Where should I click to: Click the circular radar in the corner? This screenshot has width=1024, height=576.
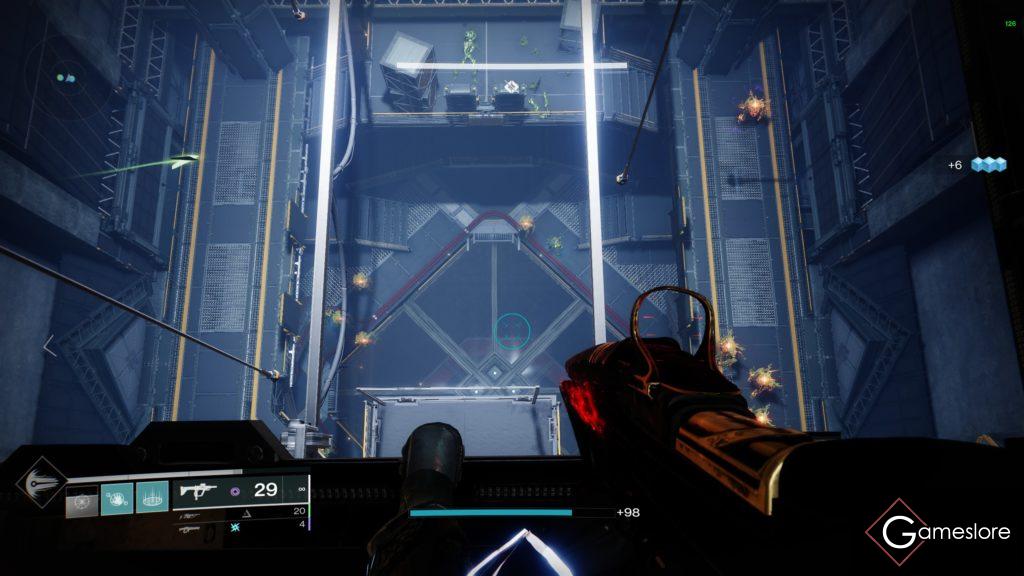pyautogui.click(x=66, y=78)
